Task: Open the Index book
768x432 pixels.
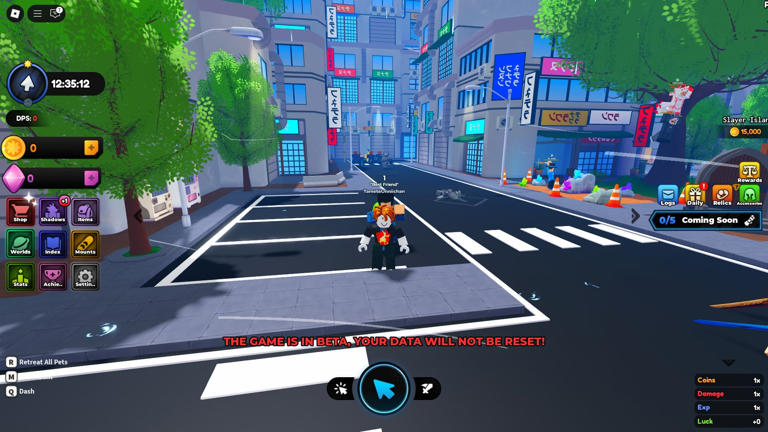Action: click(52, 243)
